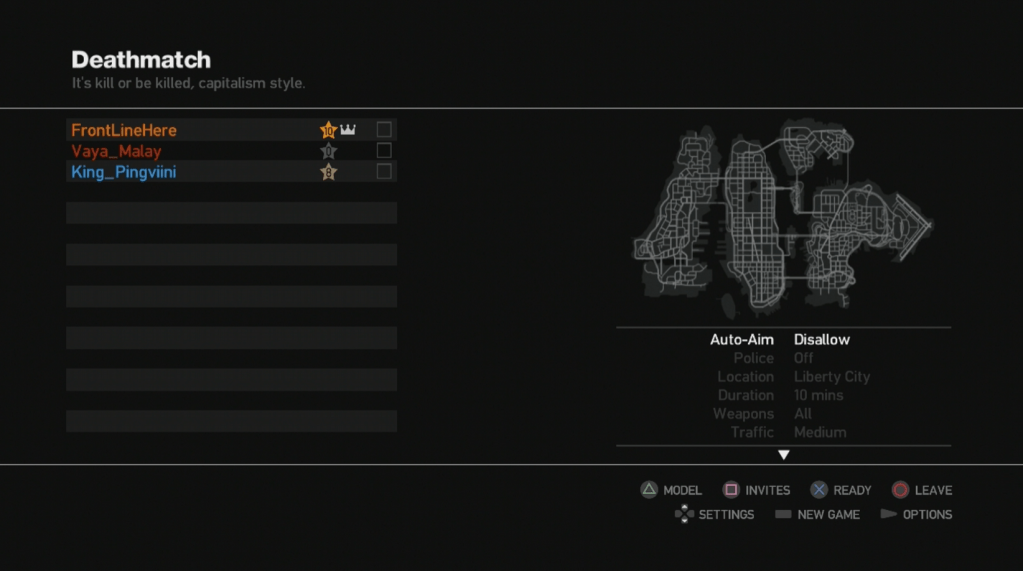Viewport: 1023px width, 571px height.
Task: Toggle the ready checkbox for FrontLineHere
Action: click(384, 129)
